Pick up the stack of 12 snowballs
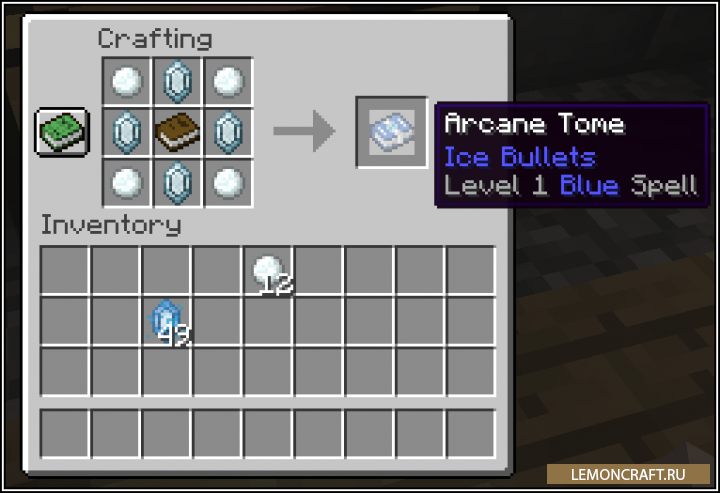720x493 pixels. 269,271
